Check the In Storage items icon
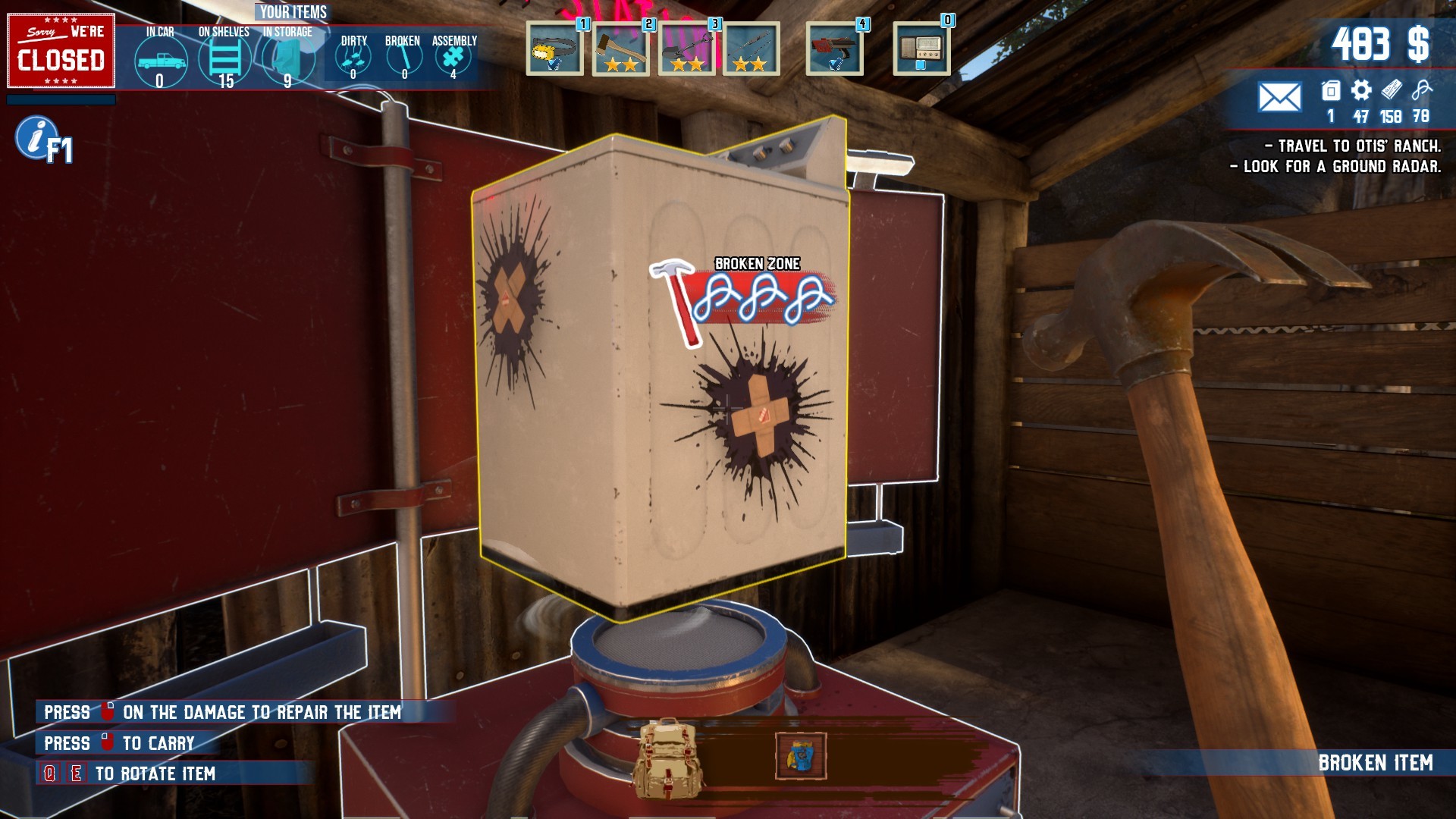The width and height of the screenshot is (1456, 819). pos(287,59)
